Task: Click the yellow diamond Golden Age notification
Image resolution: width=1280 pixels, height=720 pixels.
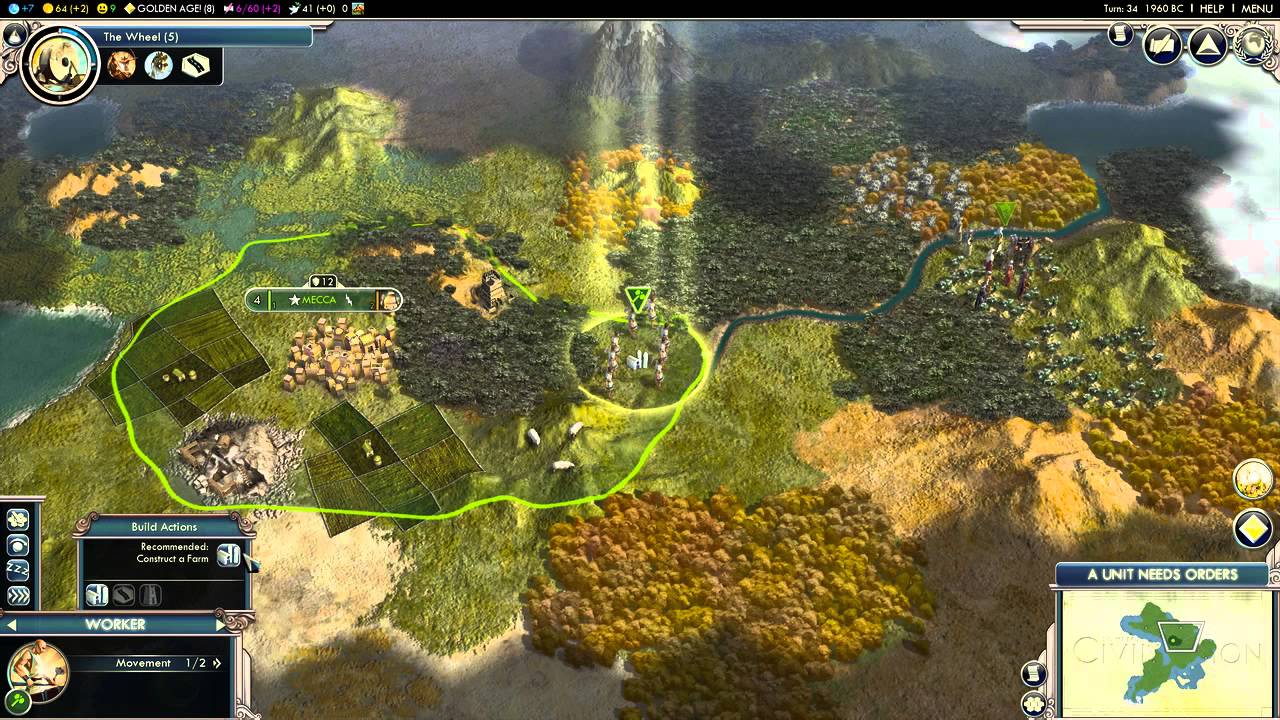Action: pyautogui.click(x=1253, y=529)
